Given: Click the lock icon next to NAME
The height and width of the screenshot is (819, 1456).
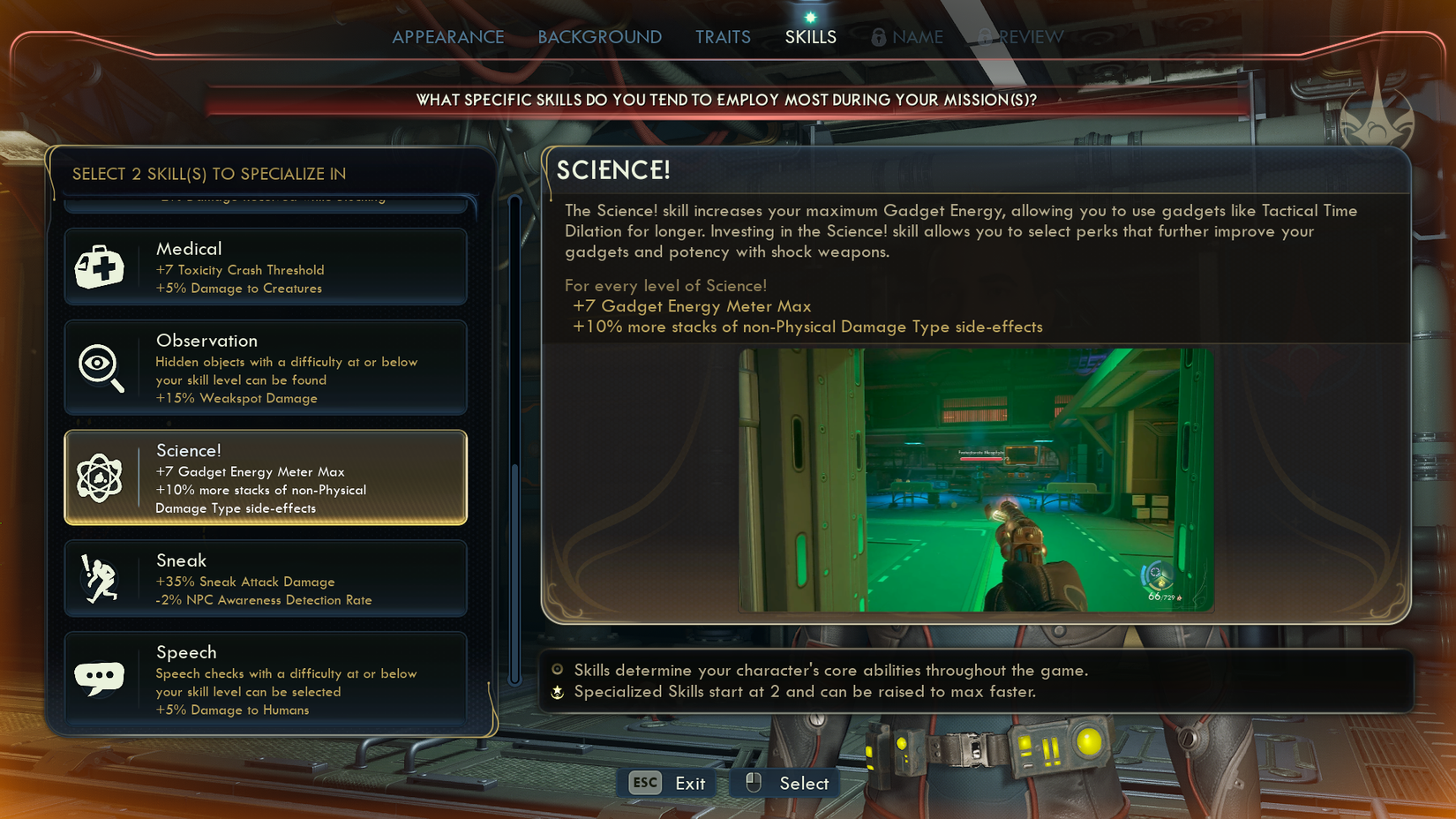Looking at the screenshot, I should [x=877, y=36].
